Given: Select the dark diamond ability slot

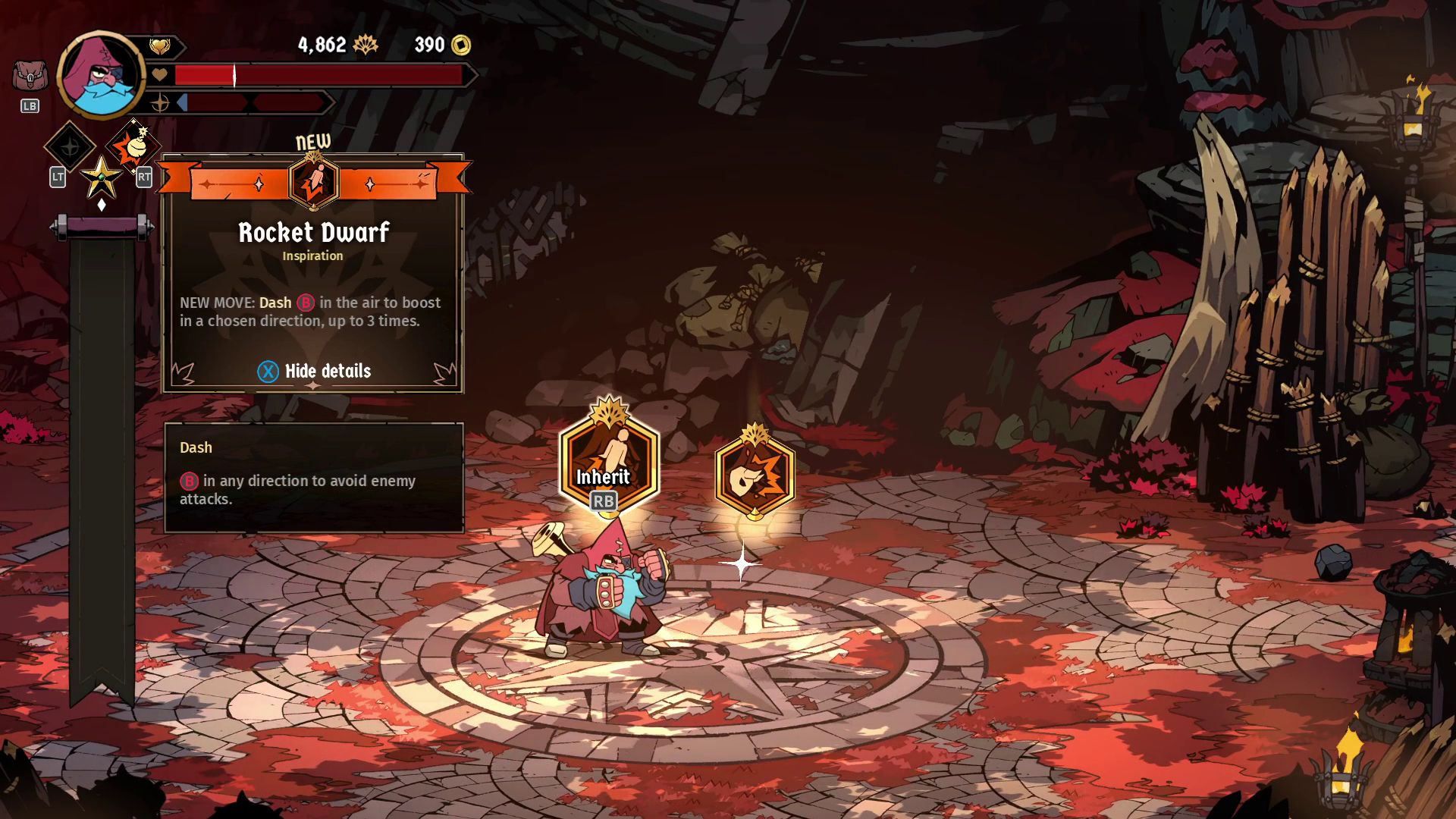Looking at the screenshot, I should 70,146.
